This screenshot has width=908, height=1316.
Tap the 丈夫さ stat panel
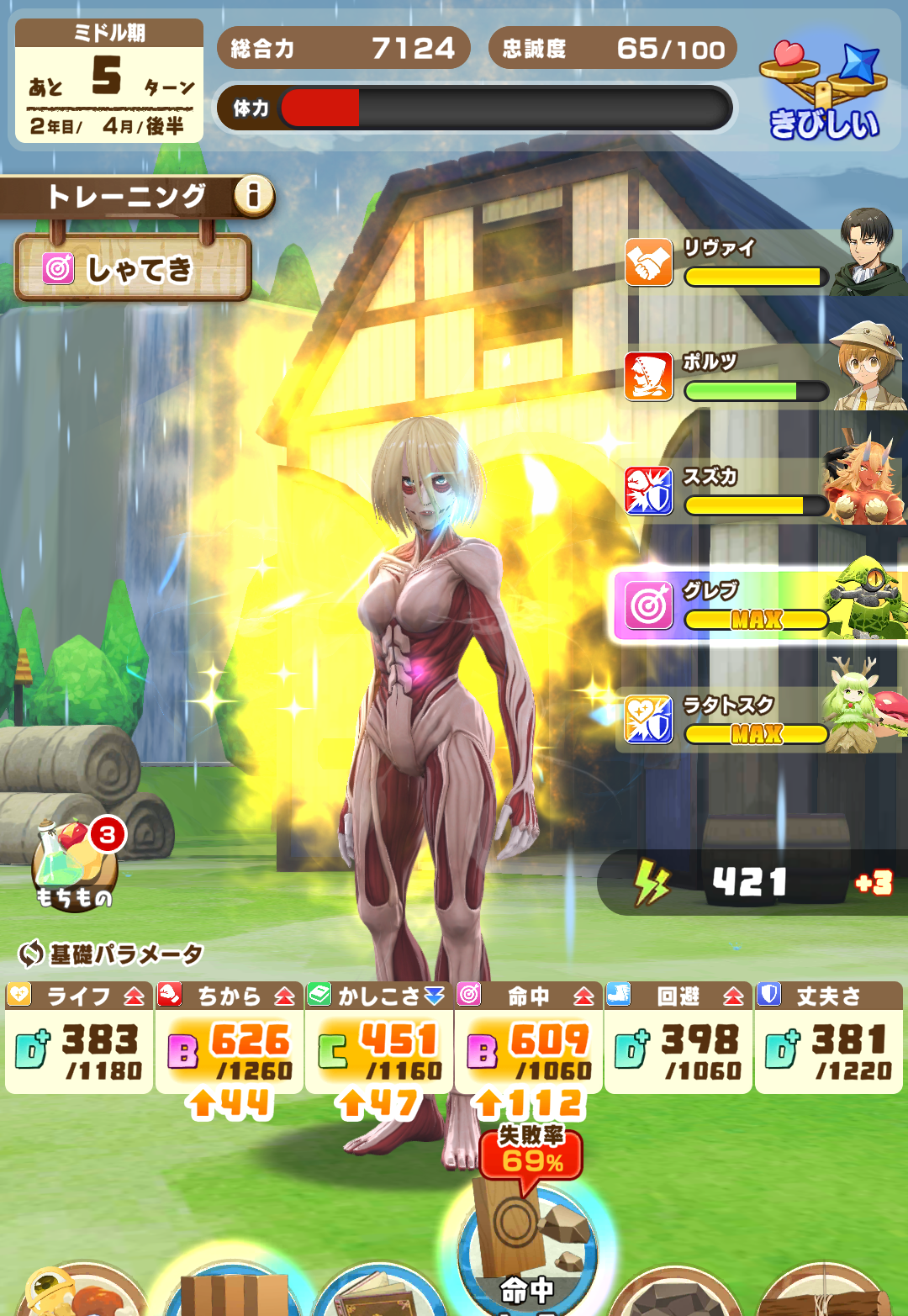[x=828, y=1039]
